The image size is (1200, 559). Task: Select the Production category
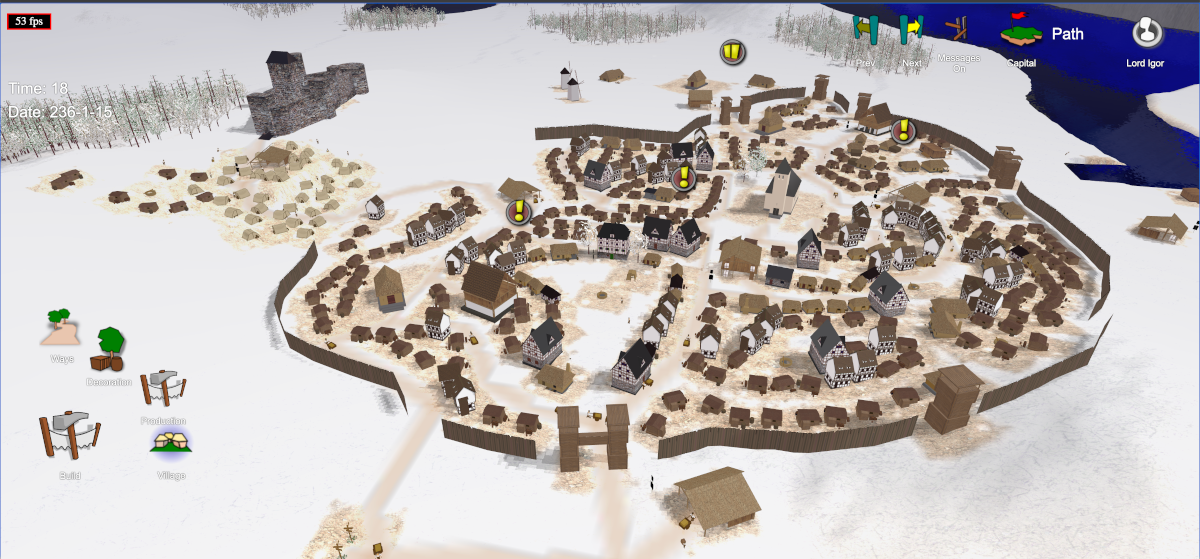pos(162,389)
